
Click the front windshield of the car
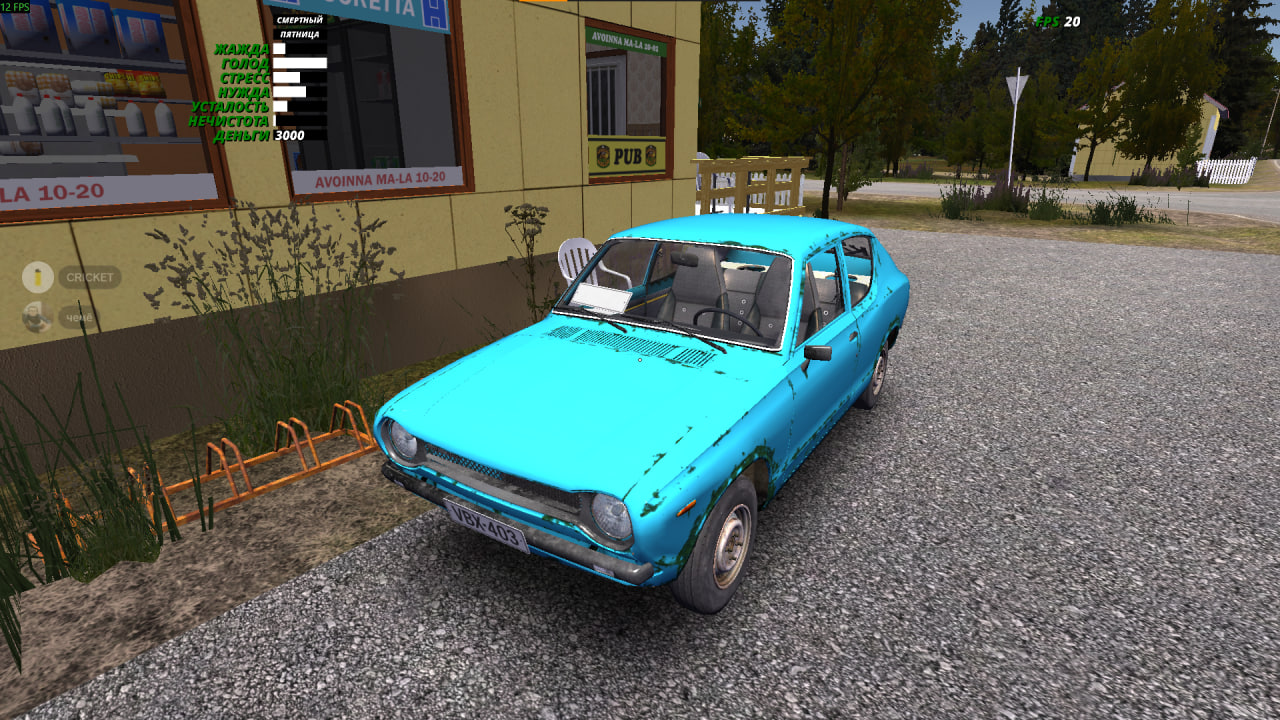click(x=675, y=290)
